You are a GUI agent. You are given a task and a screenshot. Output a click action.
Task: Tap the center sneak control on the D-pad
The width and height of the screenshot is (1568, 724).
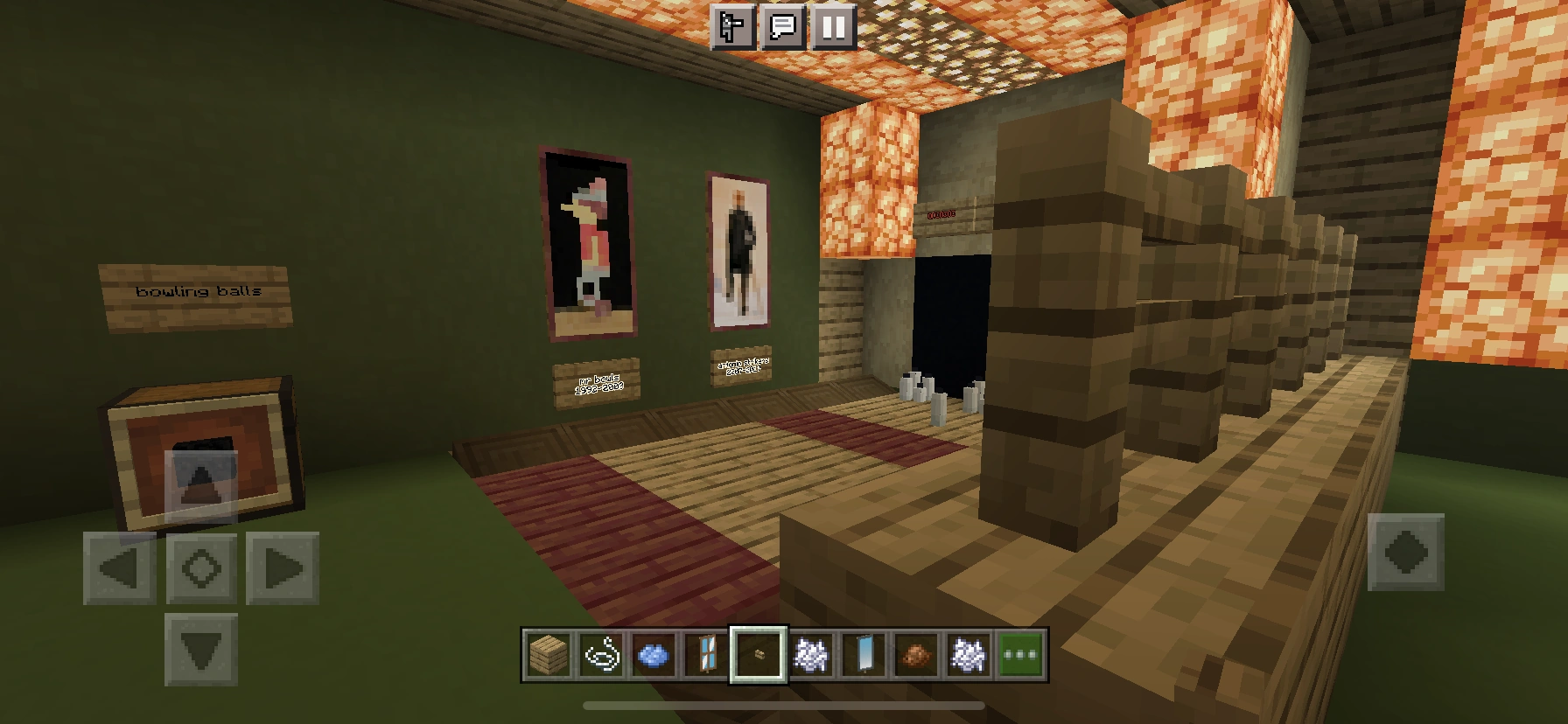coord(202,567)
